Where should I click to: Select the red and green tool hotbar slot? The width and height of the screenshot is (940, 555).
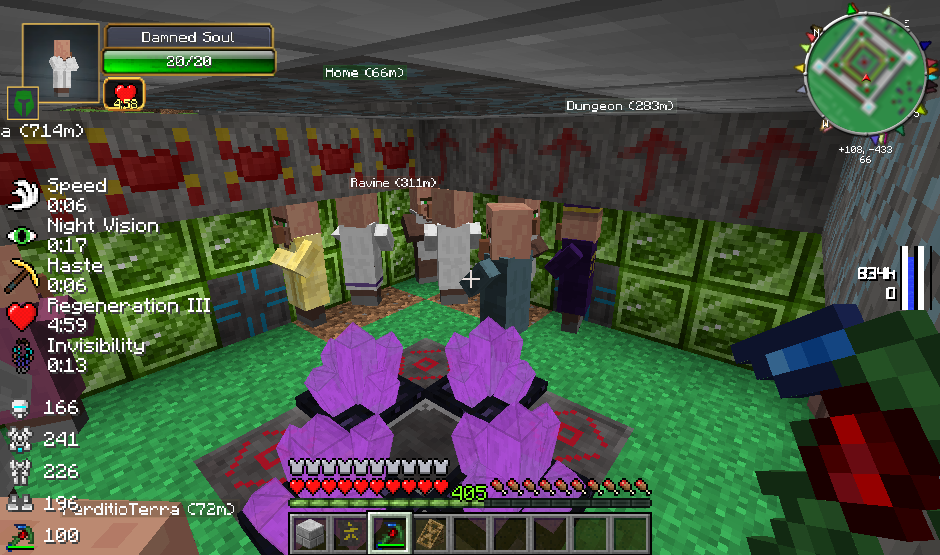point(389,531)
